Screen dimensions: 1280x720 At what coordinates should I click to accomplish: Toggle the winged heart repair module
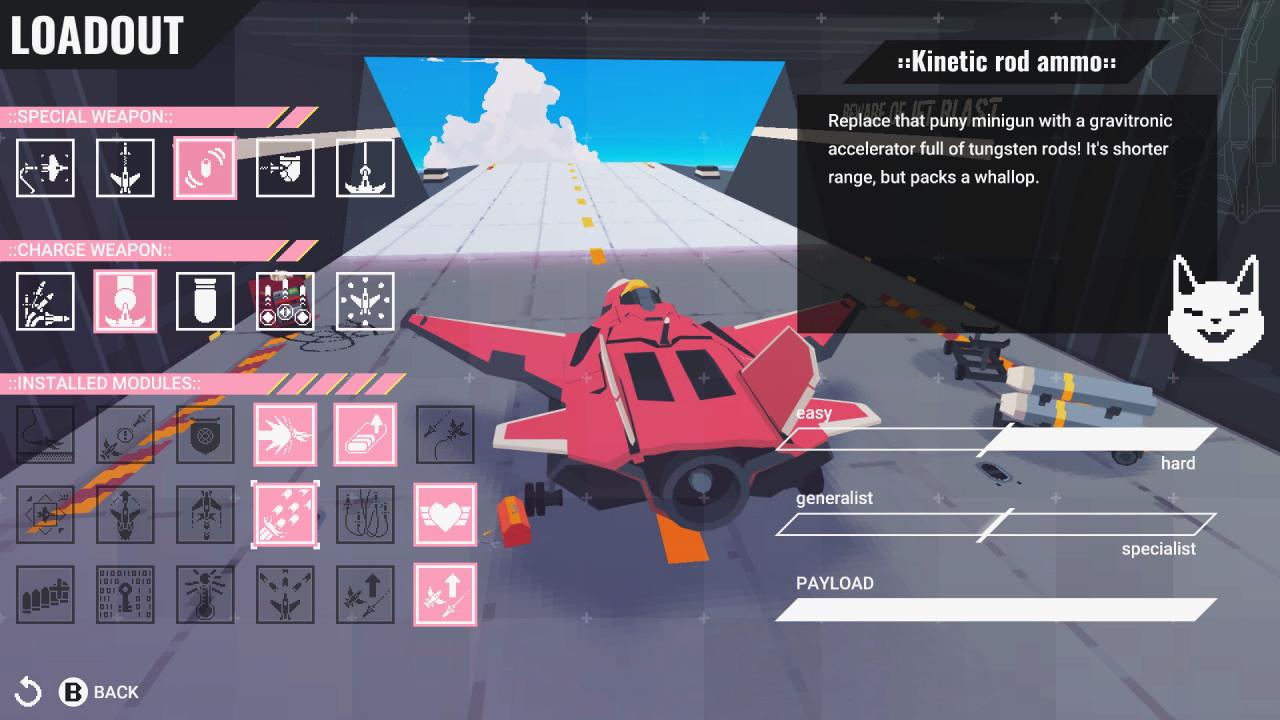(x=445, y=515)
